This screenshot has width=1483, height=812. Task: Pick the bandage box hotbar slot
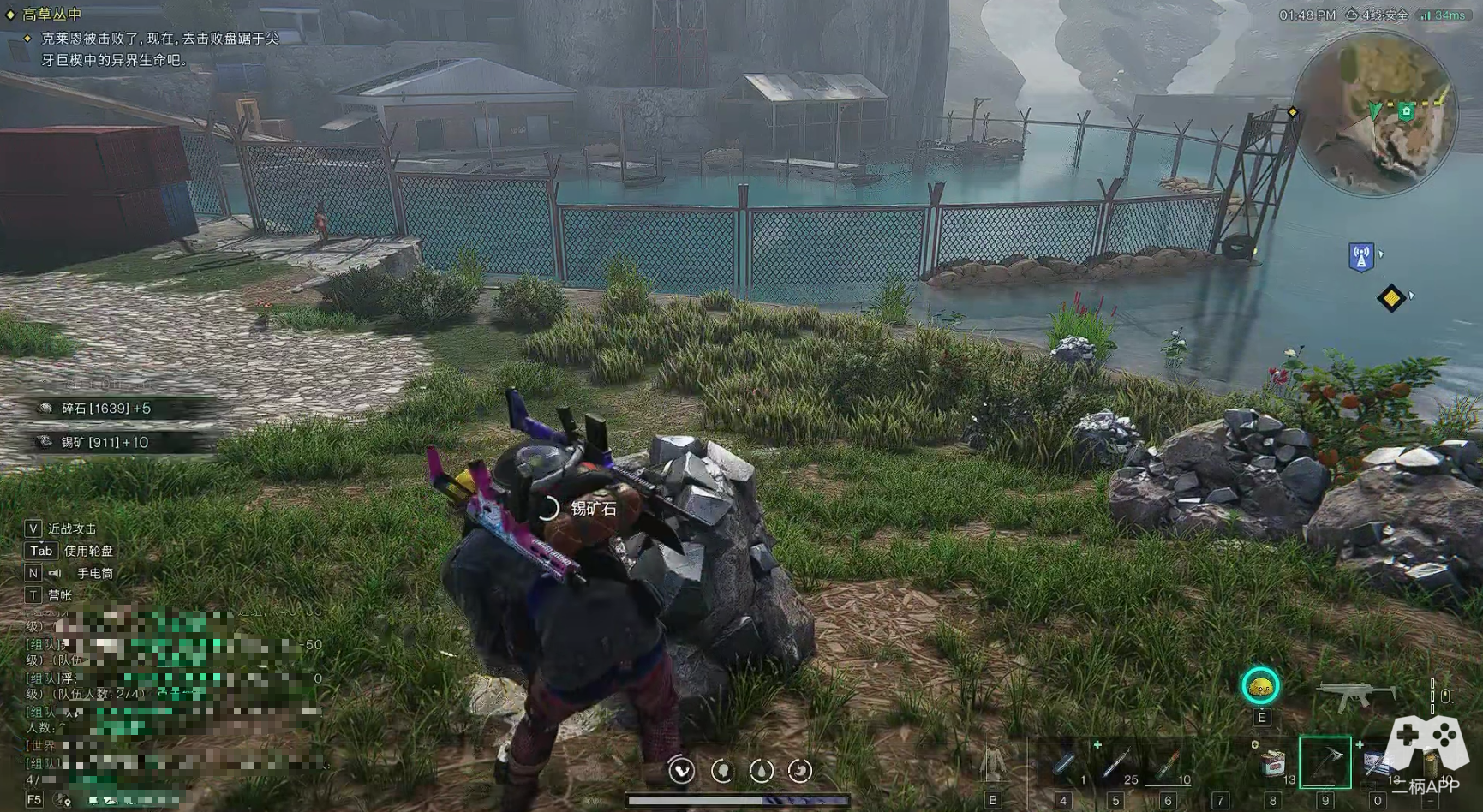(1377, 762)
